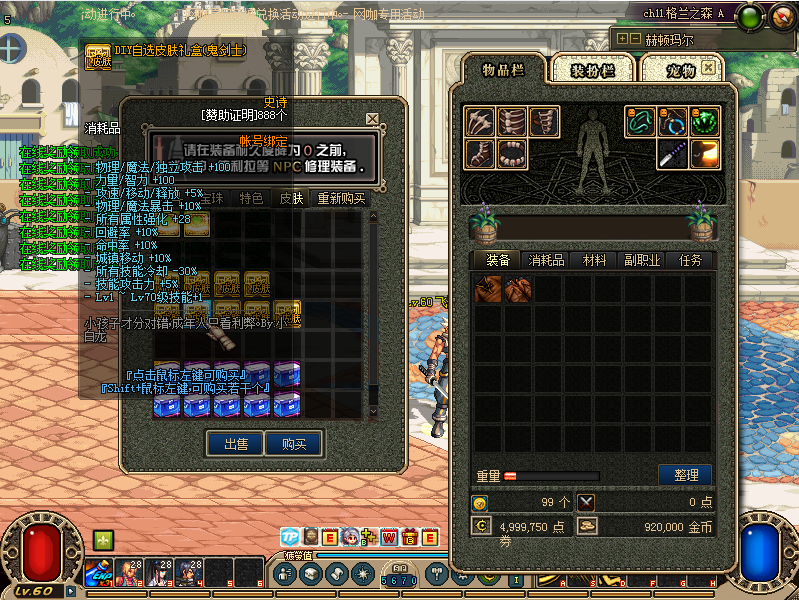Click the green orb button by channel name
The width and height of the screenshot is (799, 600).
pyautogui.click(x=752, y=15)
